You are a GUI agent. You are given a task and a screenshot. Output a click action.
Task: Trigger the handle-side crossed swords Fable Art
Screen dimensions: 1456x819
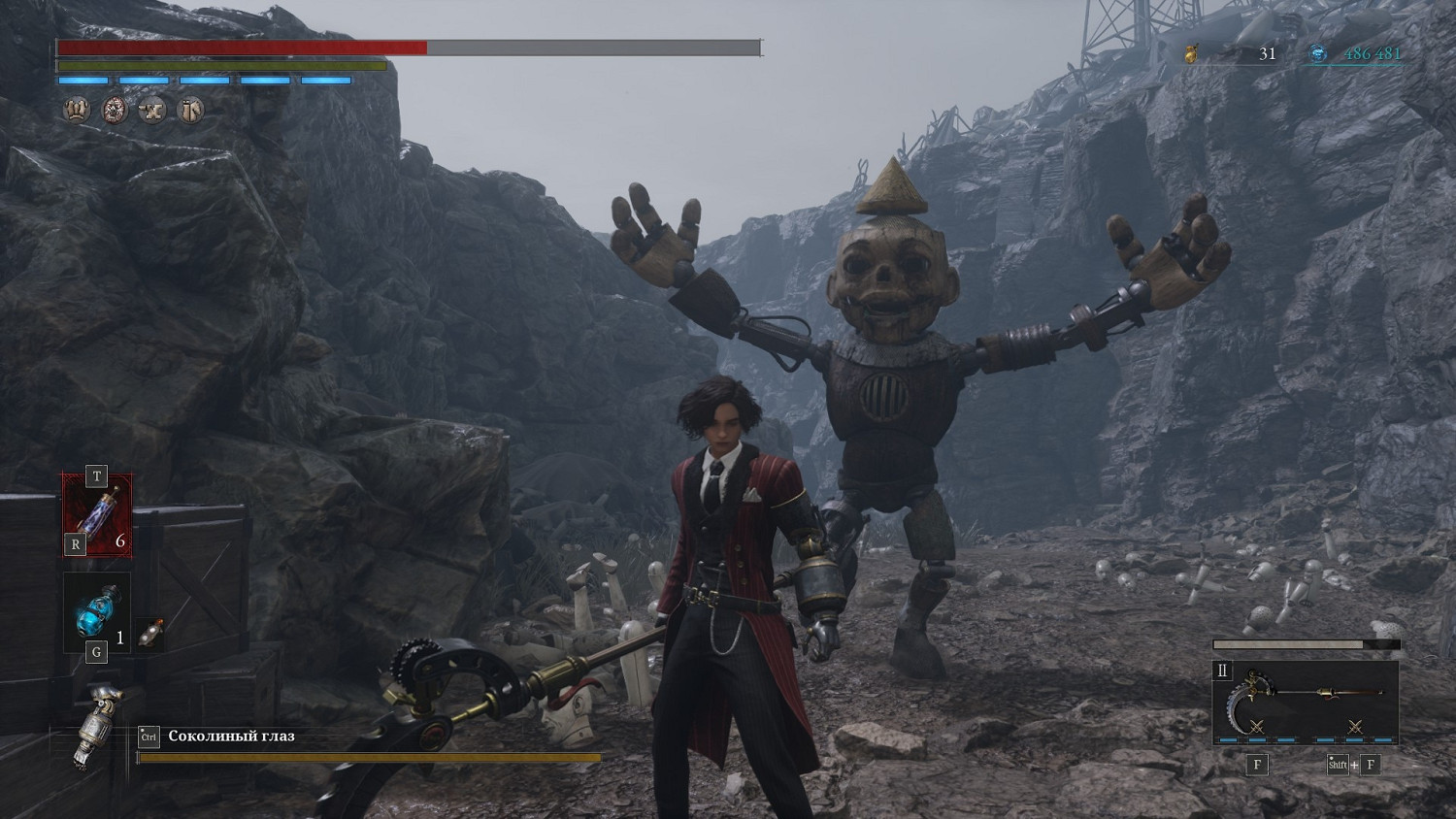pyautogui.click(x=1355, y=727)
